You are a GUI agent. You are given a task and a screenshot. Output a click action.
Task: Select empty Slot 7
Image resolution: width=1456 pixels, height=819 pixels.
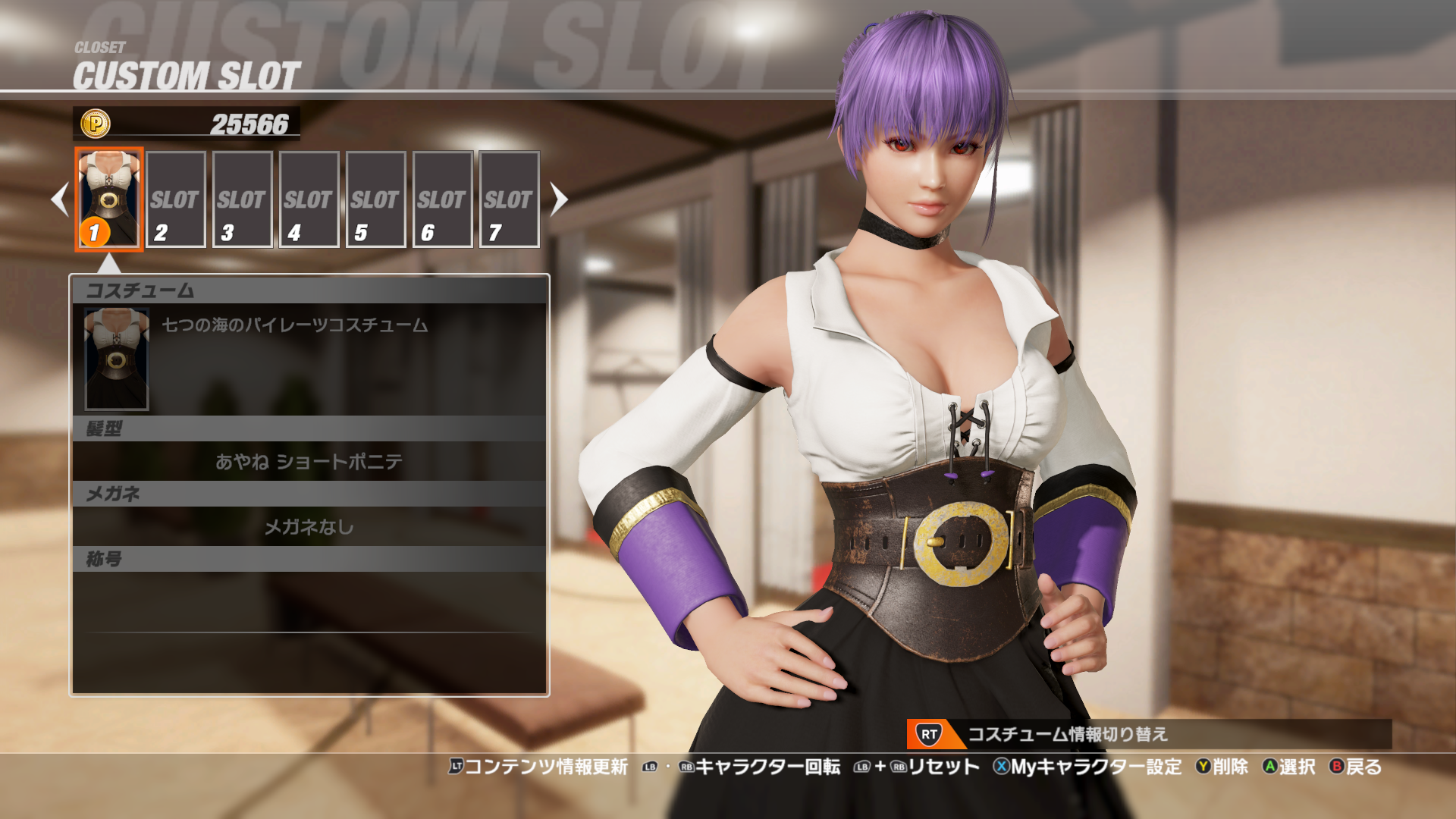[510, 199]
